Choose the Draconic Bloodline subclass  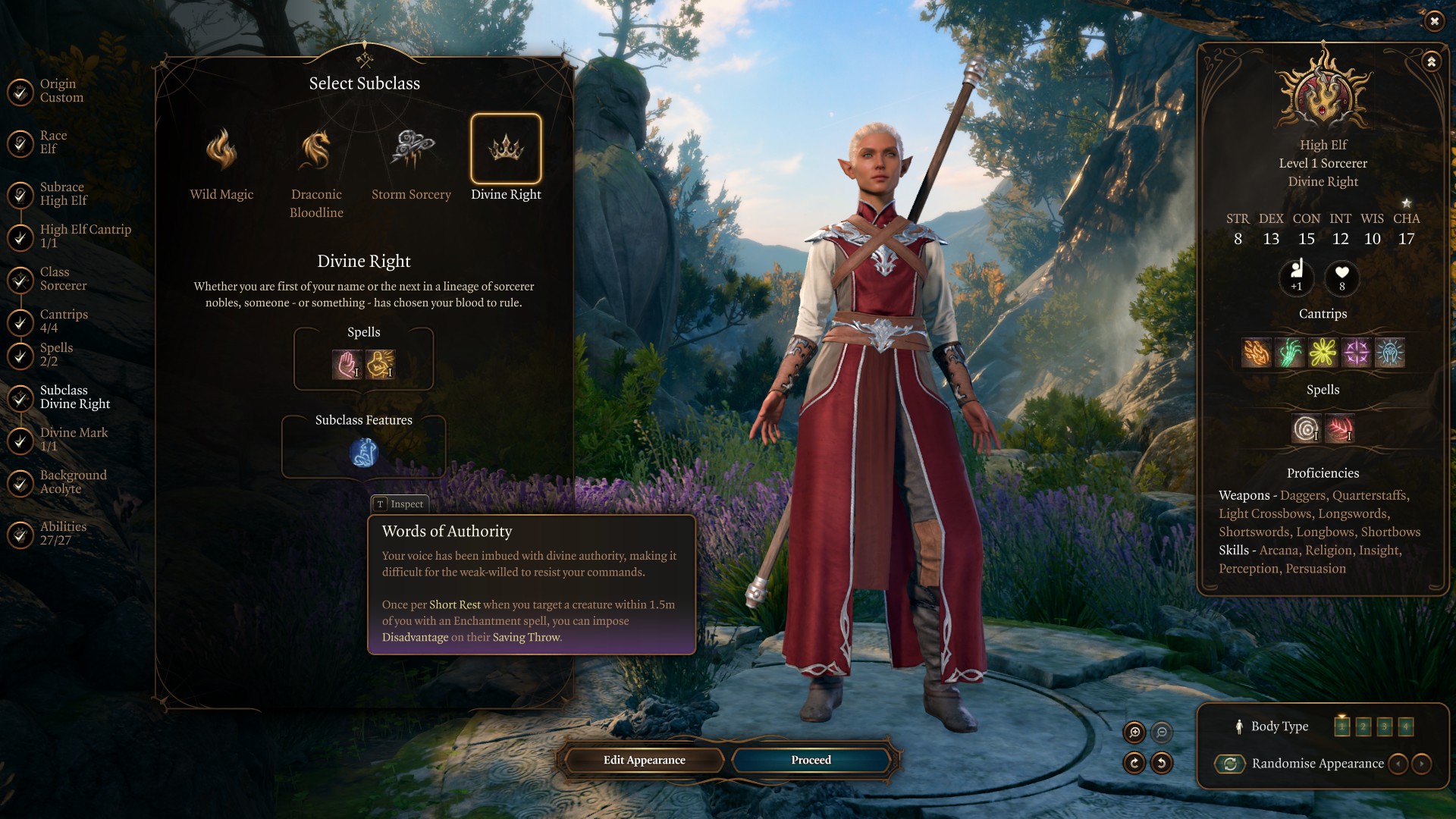click(316, 150)
